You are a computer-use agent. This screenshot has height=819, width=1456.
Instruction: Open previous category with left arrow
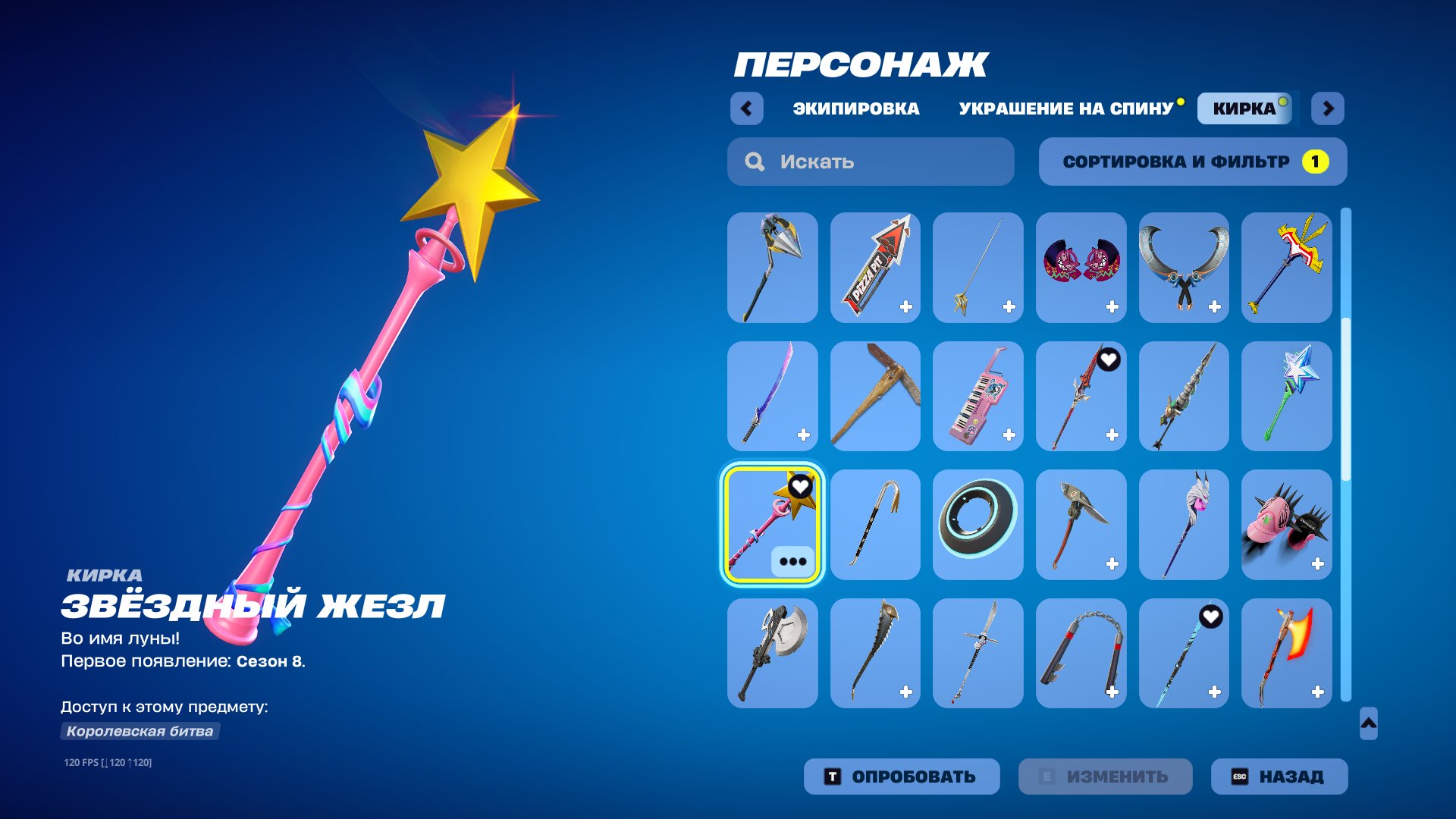748,108
